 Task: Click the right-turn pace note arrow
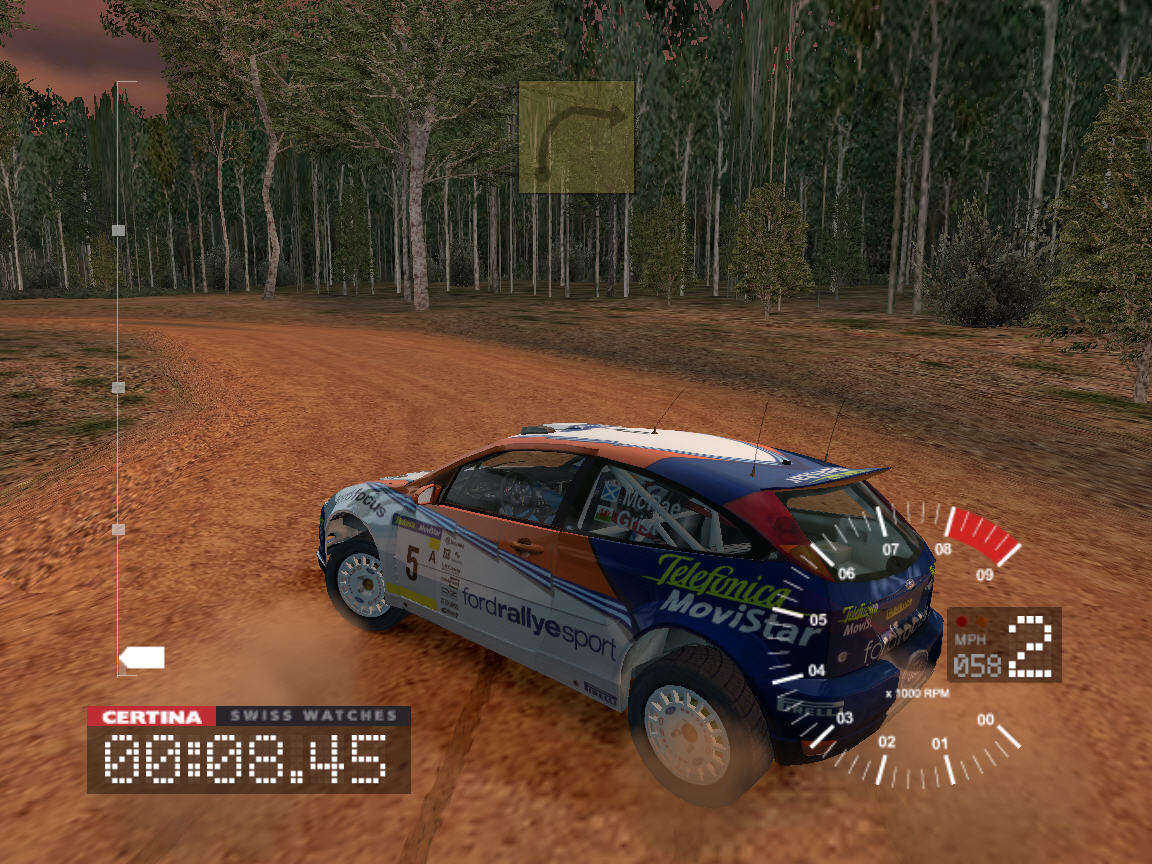pos(577,137)
